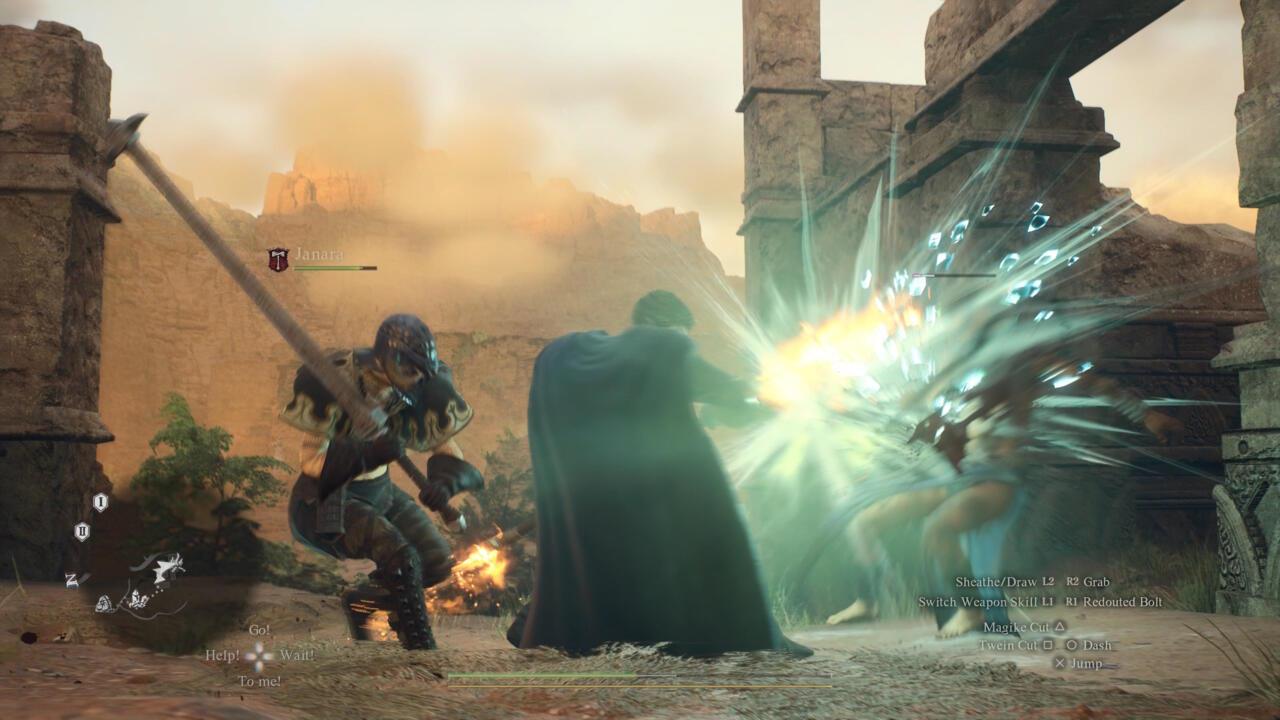Click the circle icon beside Dash
This screenshot has width=1280, height=720.
point(1072,646)
